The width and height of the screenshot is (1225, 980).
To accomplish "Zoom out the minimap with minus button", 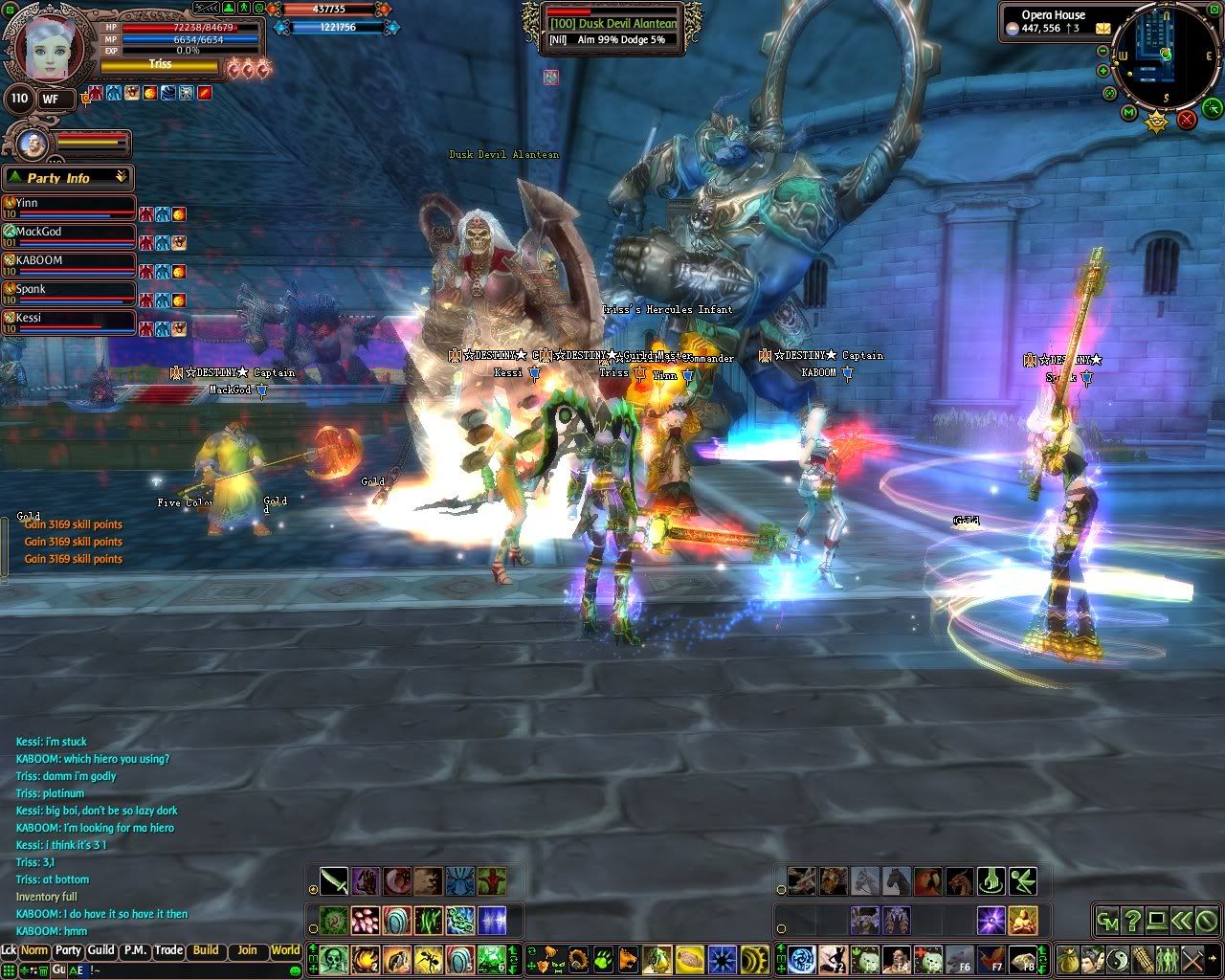I will coord(1103,51).
